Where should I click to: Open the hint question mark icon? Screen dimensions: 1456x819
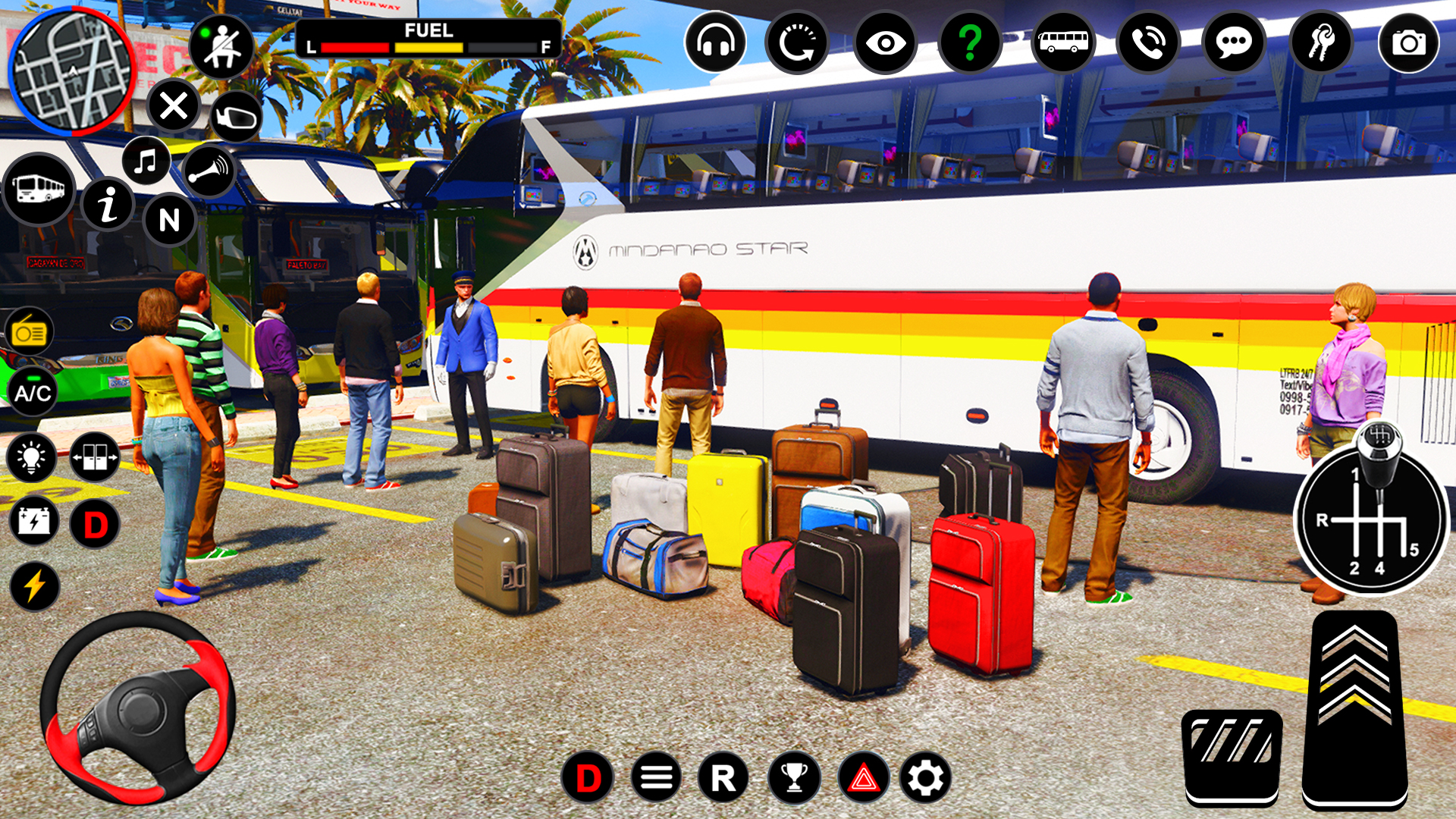(x=971, y=43)
